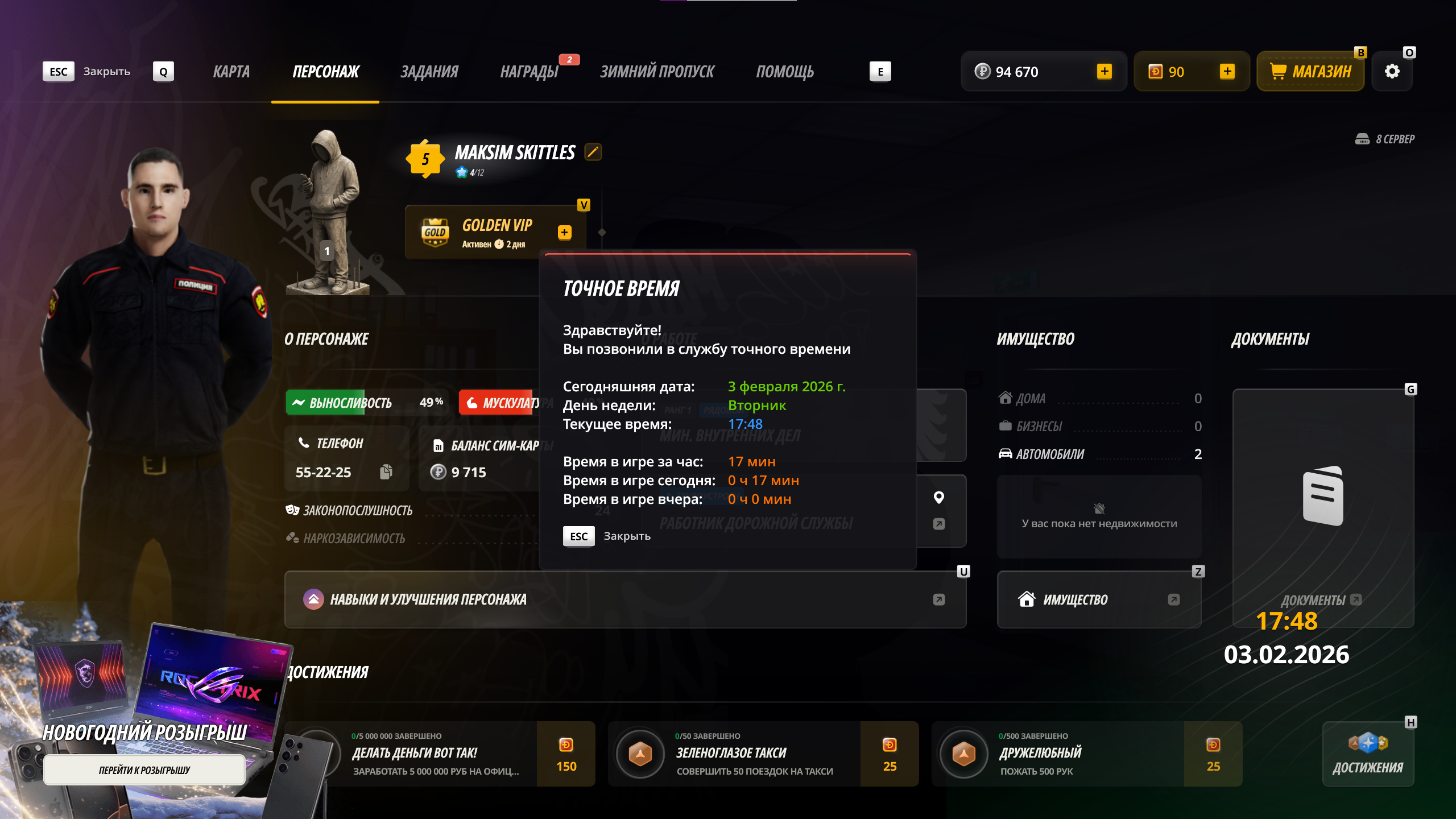Click Перейти к розыгрышу banner button

[x=144, y=770]
